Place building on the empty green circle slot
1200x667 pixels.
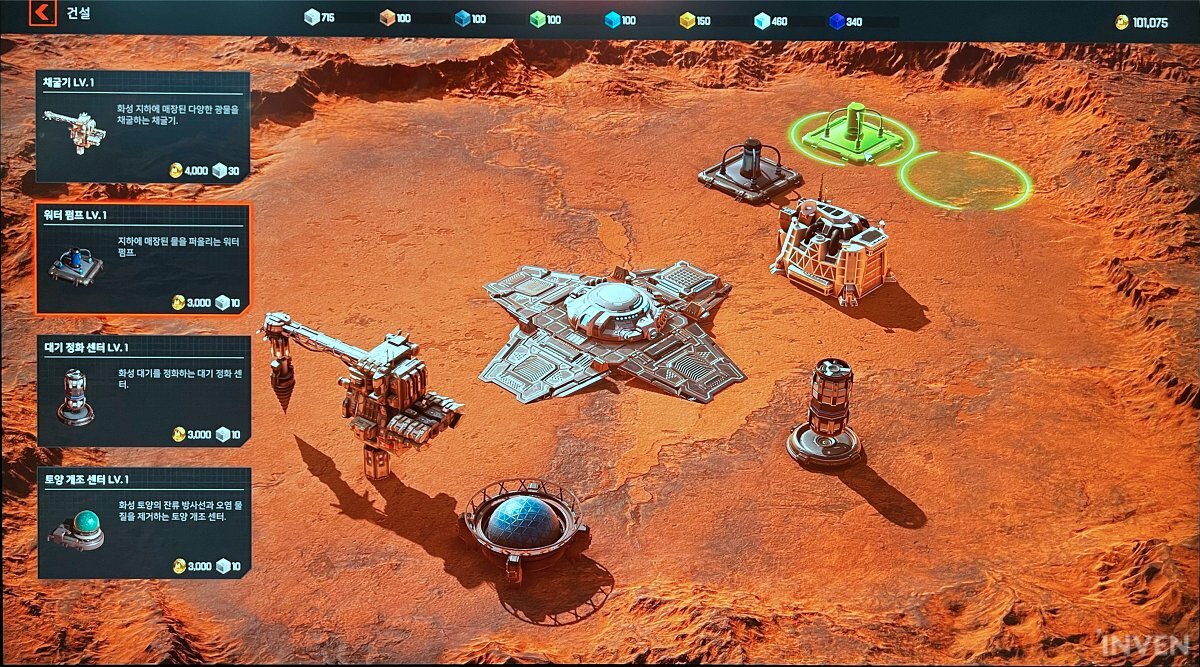pyautogui.click(x=965, y=180)
